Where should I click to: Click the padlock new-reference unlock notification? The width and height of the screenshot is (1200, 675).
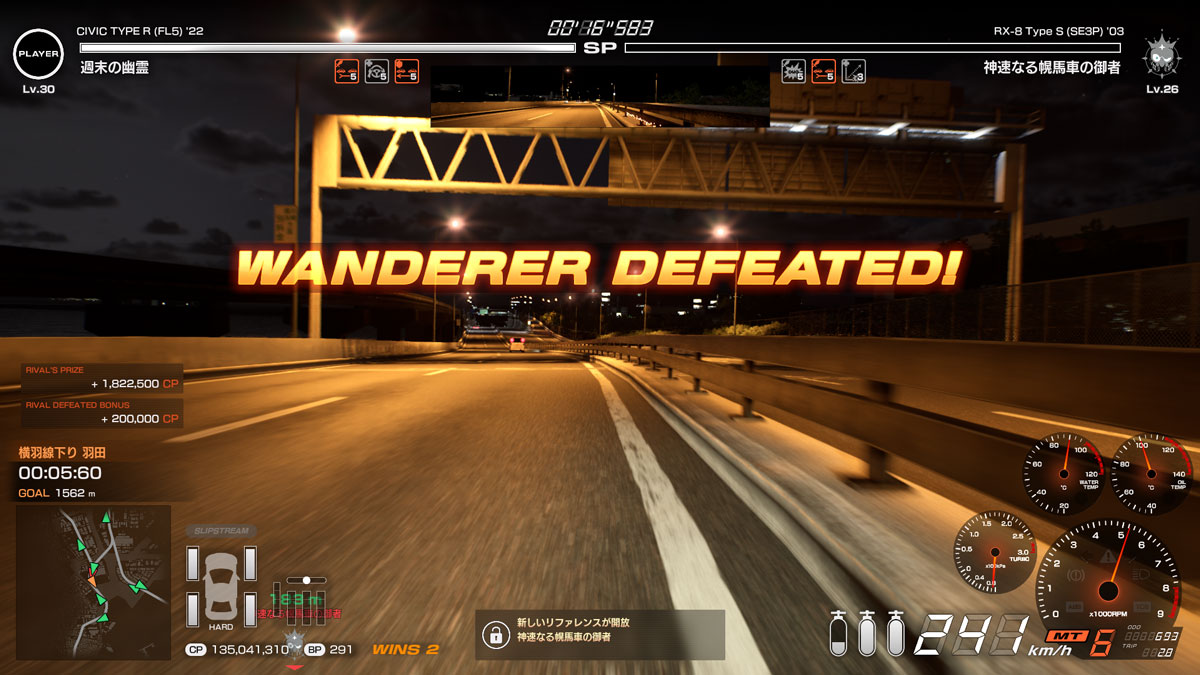pos(599,634)
